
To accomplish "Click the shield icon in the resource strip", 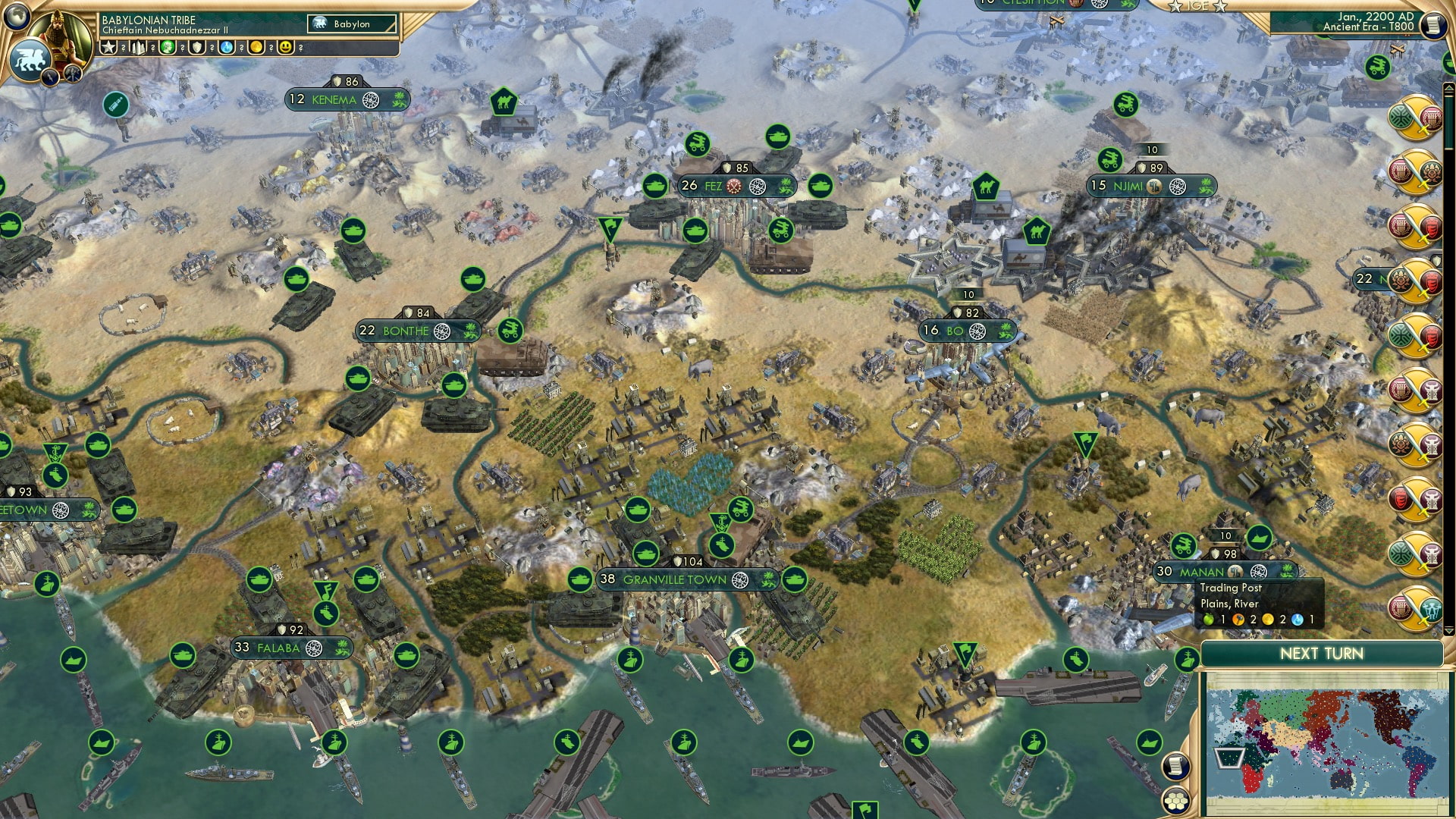I will [x=197, y=48].
